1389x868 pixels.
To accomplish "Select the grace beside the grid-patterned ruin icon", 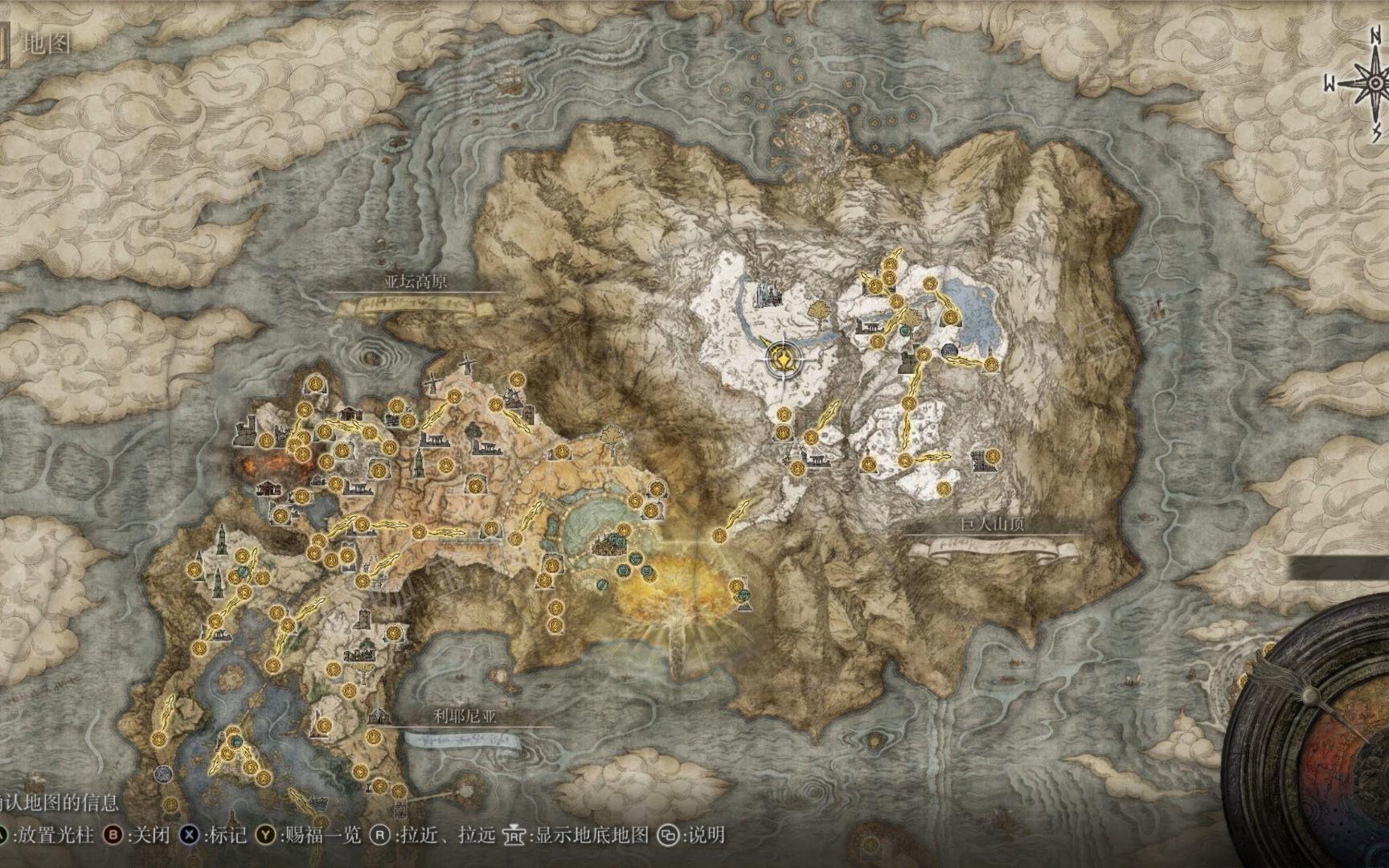I will coord(994,457).
